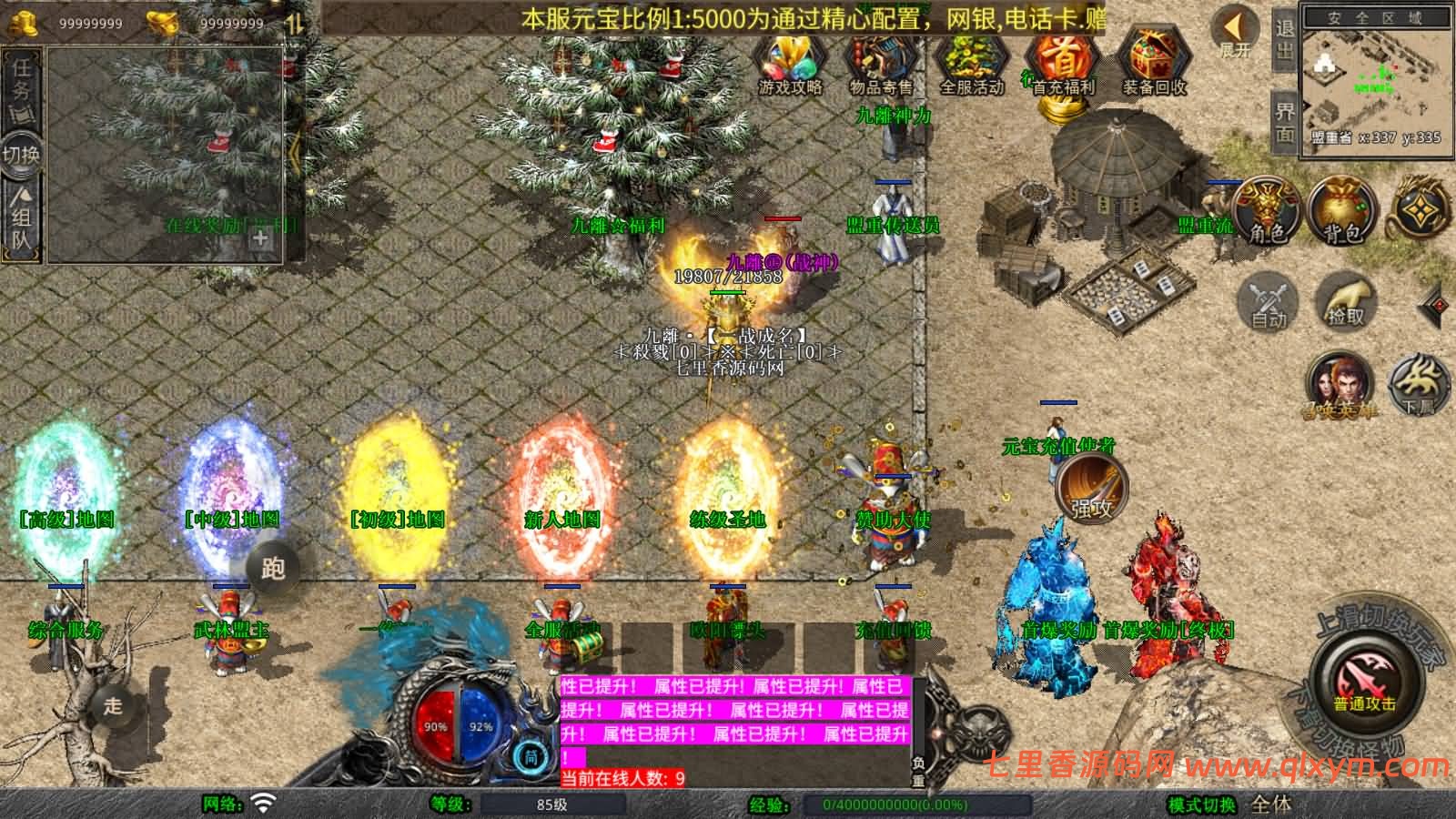Summon hero with the 召唤英雄 icon
This screenshot has width=1456, height=819.
pyautogui.click(x=1340, y=386)
